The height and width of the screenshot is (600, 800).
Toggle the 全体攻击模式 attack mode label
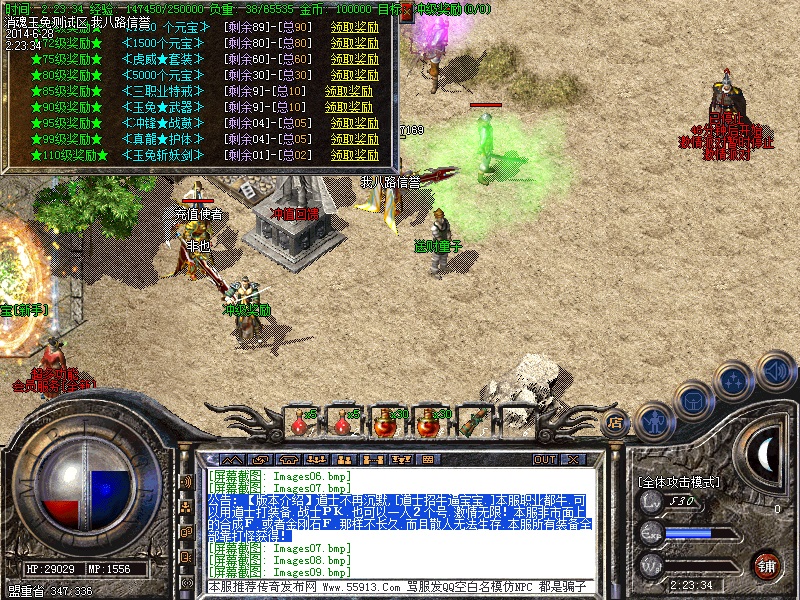tap(678, 481)
